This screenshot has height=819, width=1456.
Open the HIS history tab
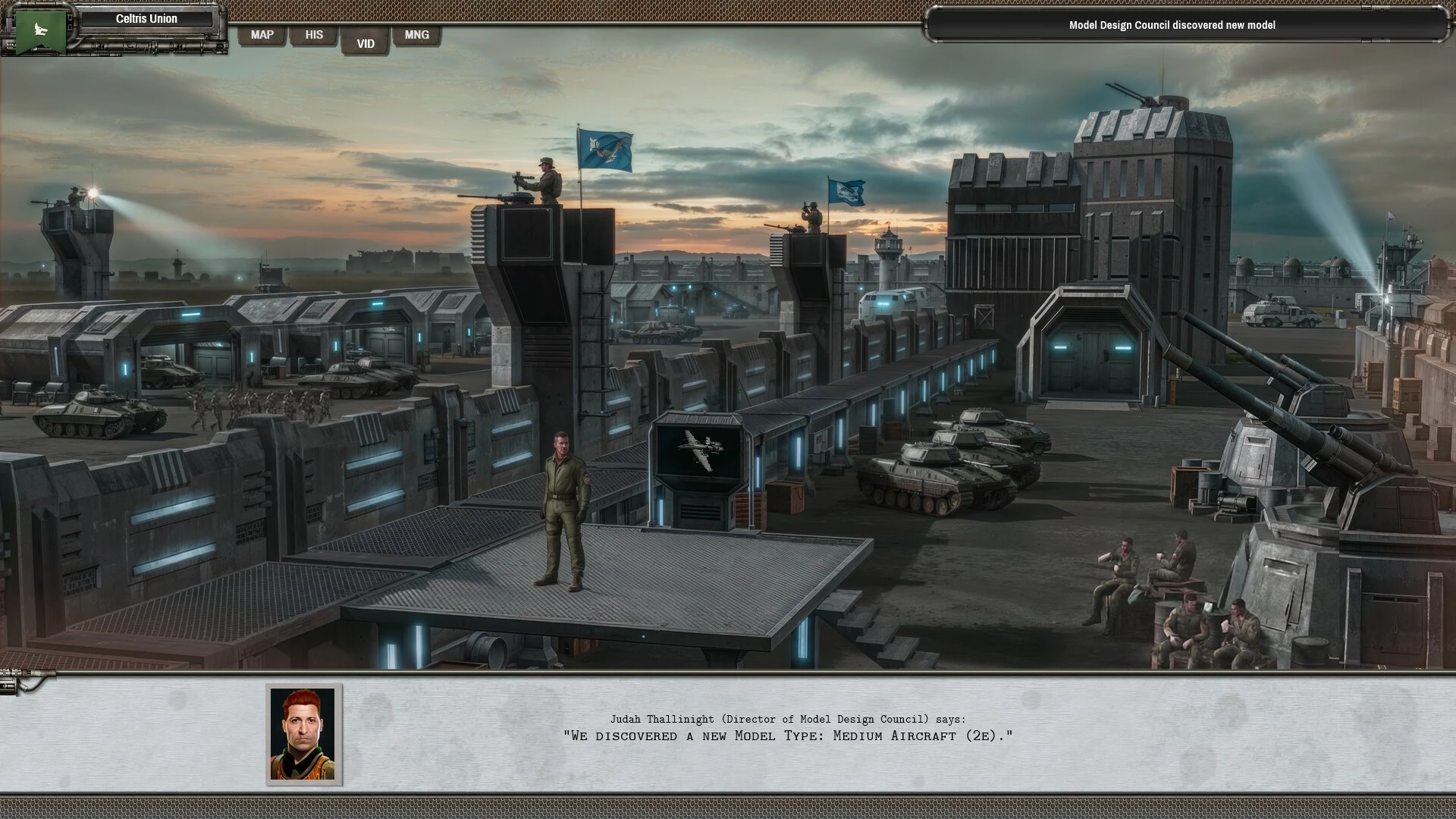click(314, 35)
